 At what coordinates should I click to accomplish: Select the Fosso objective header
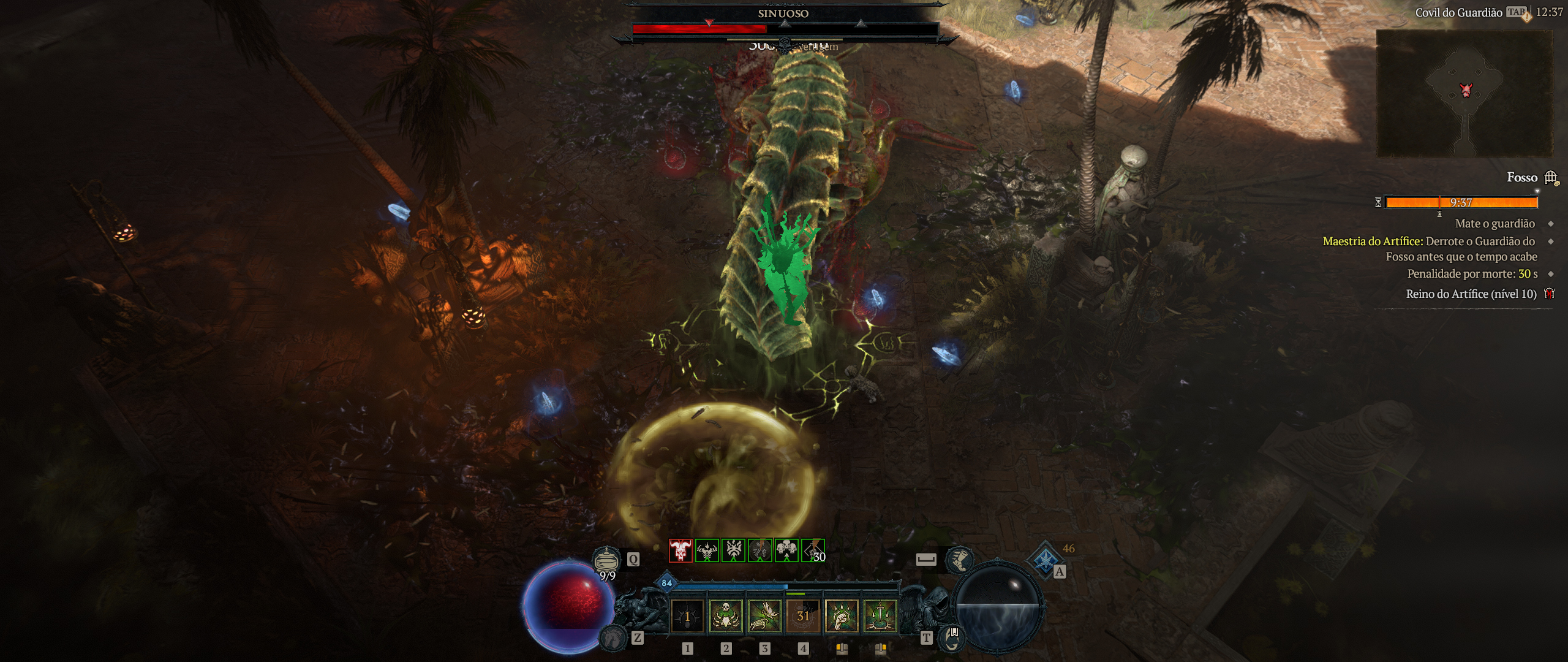(1522, 178)
